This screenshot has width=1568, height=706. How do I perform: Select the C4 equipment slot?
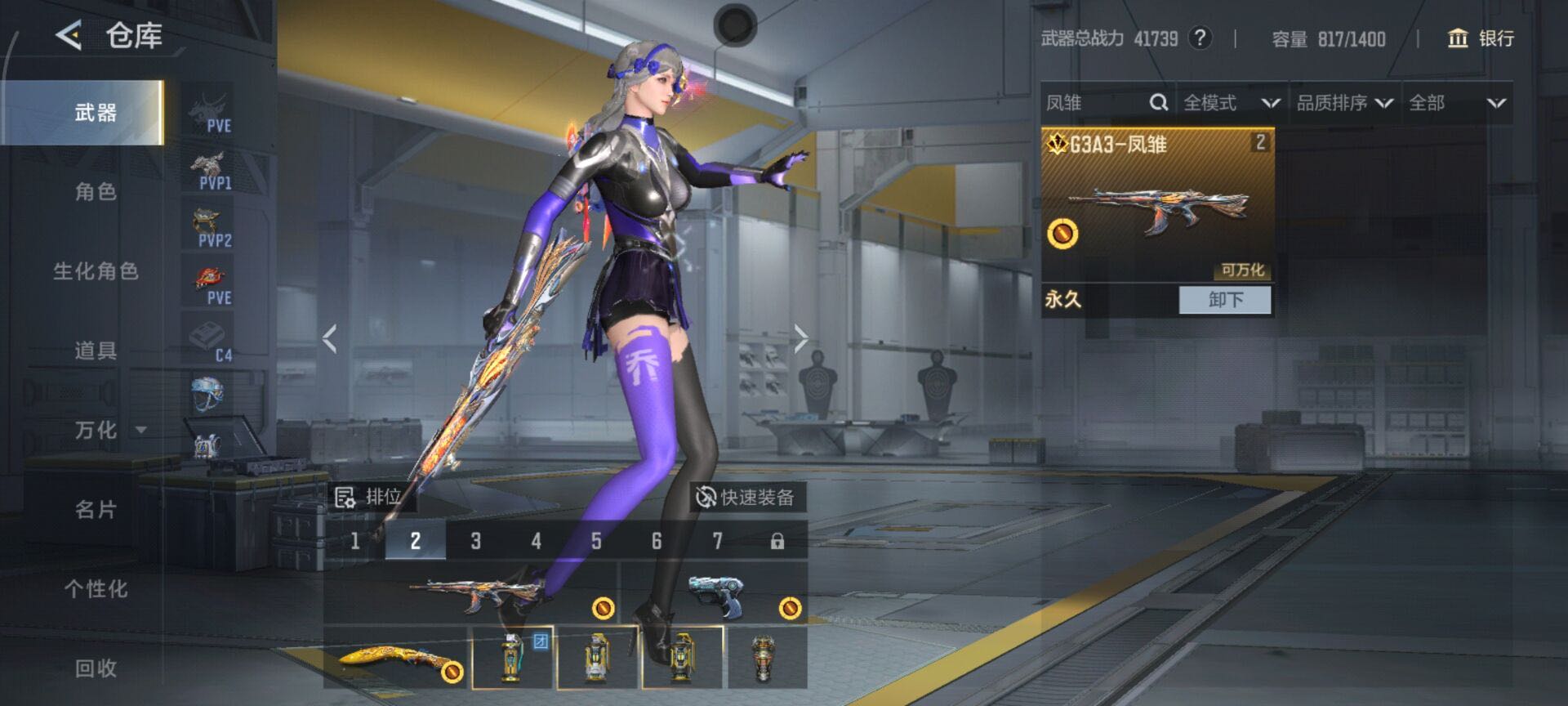pos(211,342)
